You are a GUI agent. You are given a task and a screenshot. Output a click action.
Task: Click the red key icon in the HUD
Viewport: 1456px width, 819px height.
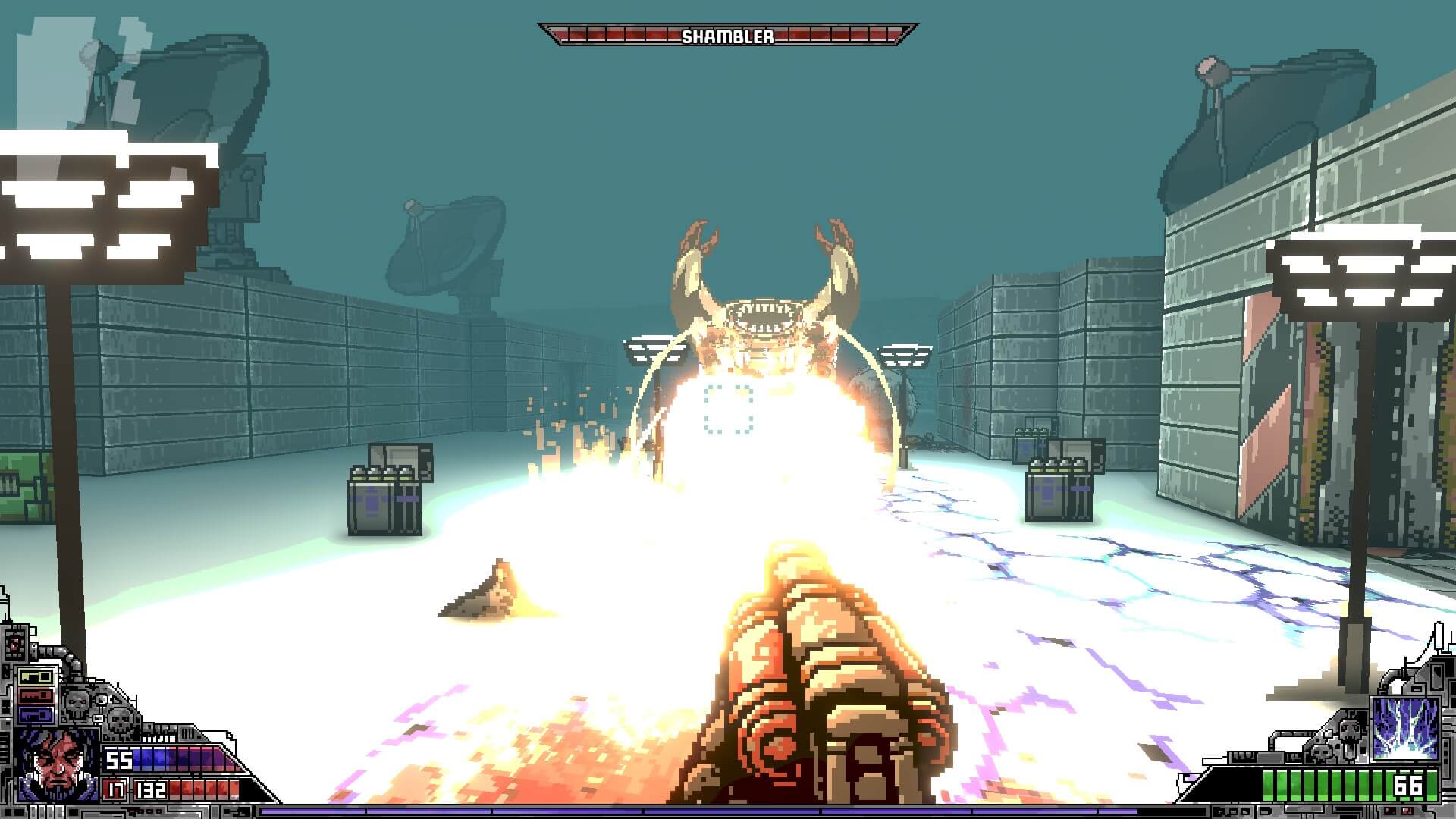click(x=35, y=695)
